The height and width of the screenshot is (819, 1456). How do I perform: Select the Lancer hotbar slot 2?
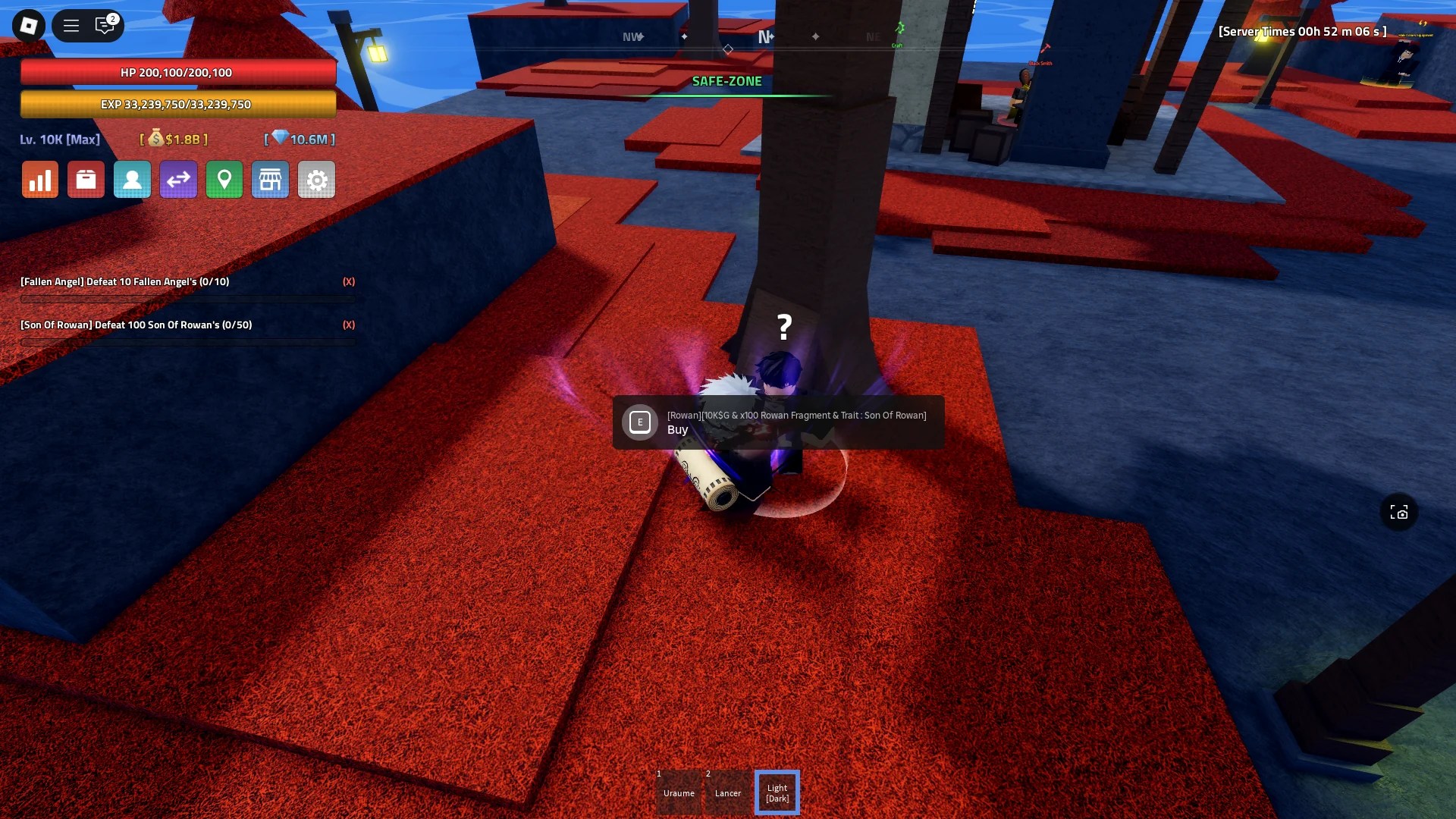pyautogui.click(x=728, y=792)
